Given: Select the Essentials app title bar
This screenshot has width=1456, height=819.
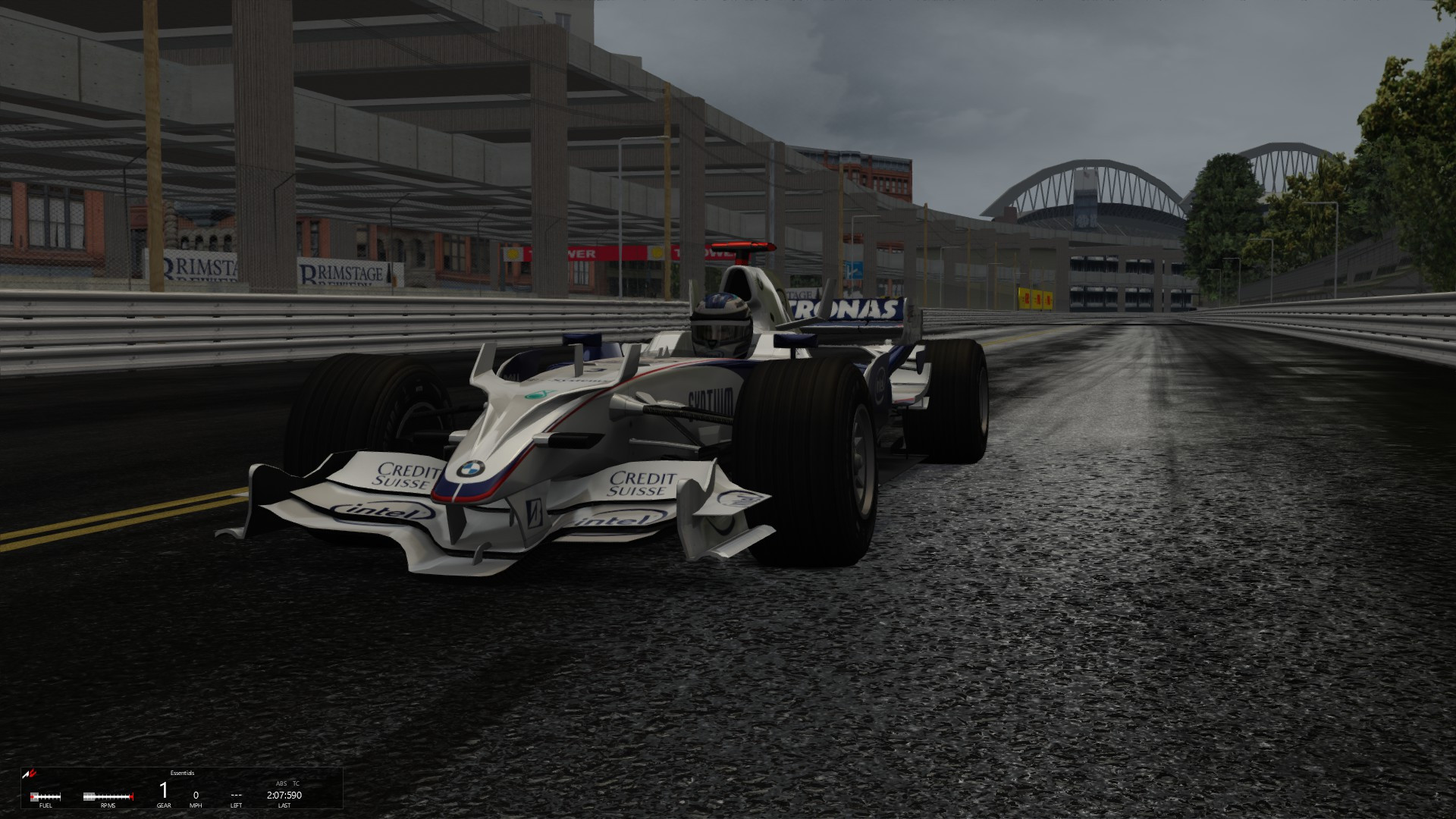Looking at the screenshot, I should [182, 773].
